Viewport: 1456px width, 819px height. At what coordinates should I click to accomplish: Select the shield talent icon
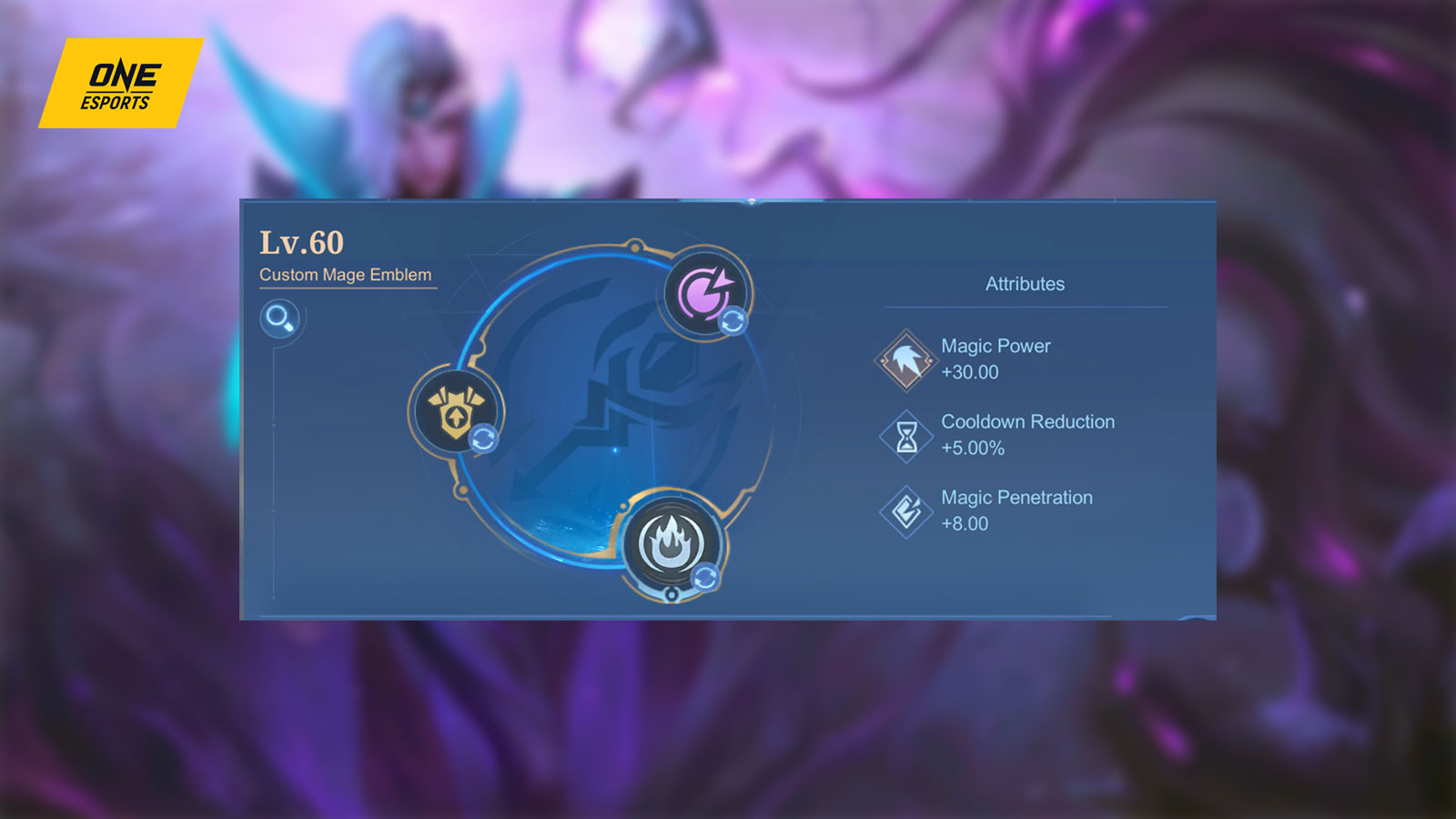click(457, 411)
